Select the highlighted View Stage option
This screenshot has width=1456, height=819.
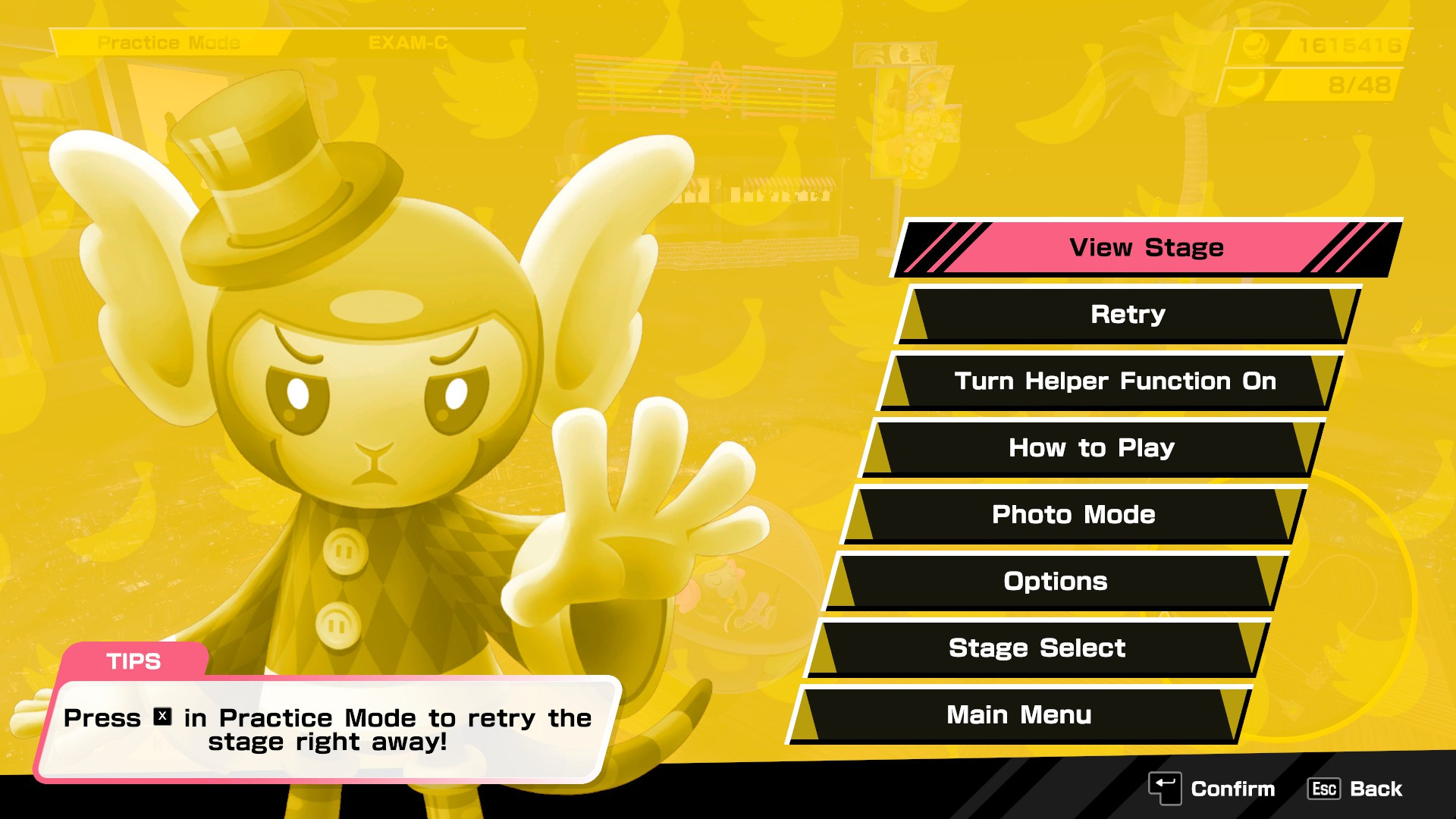click(1147, 247)
